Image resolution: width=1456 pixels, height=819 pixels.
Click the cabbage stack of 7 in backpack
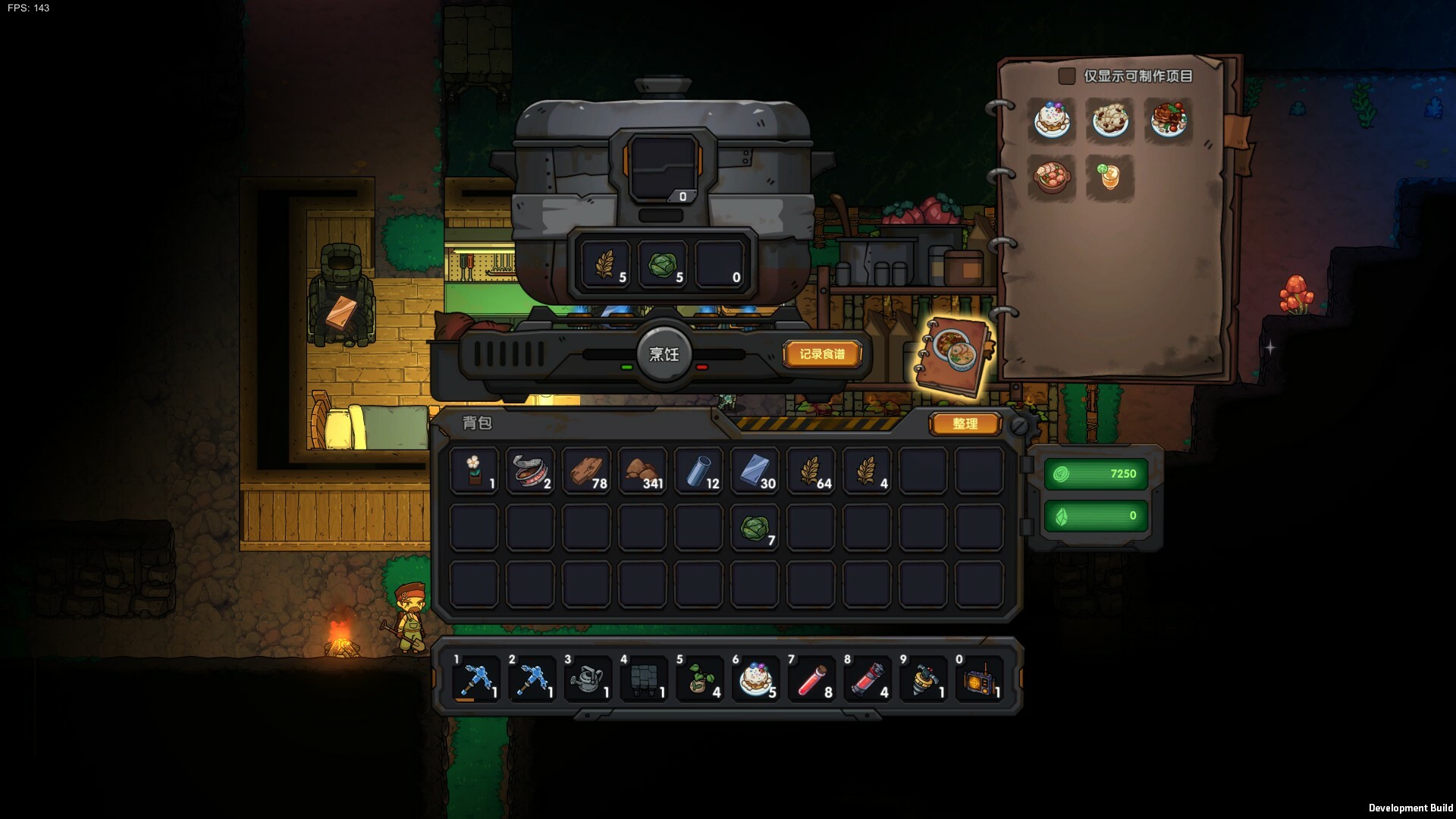tap(755, 528)
